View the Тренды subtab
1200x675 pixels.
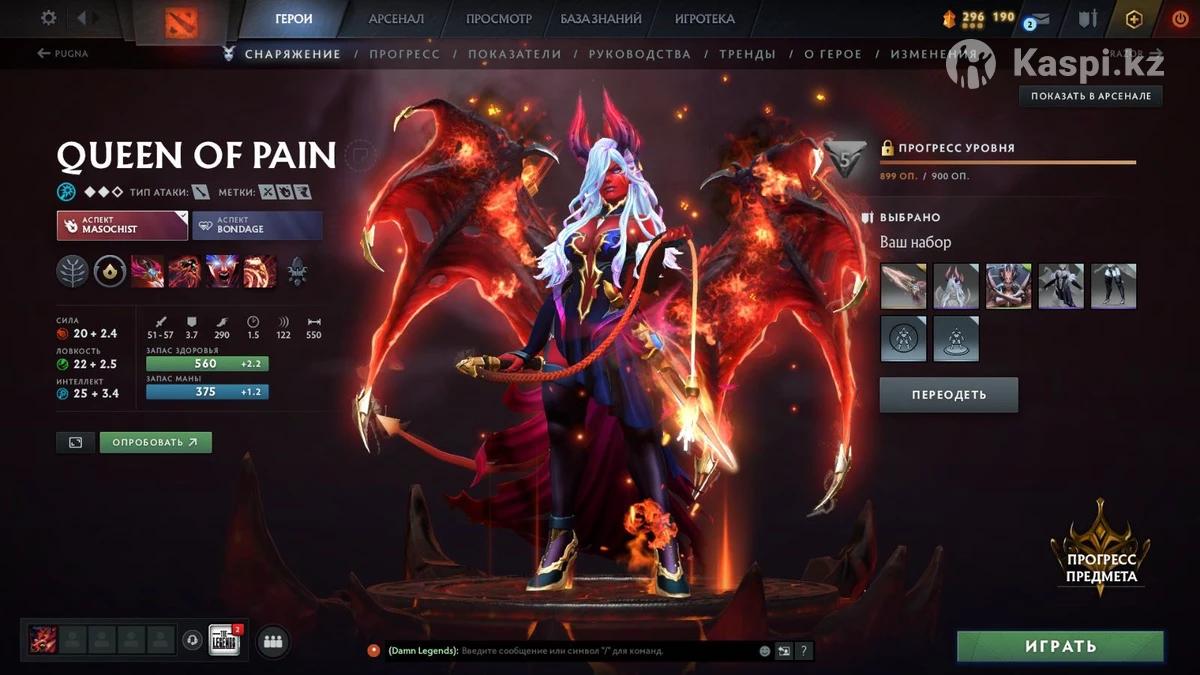coord(747,54)
